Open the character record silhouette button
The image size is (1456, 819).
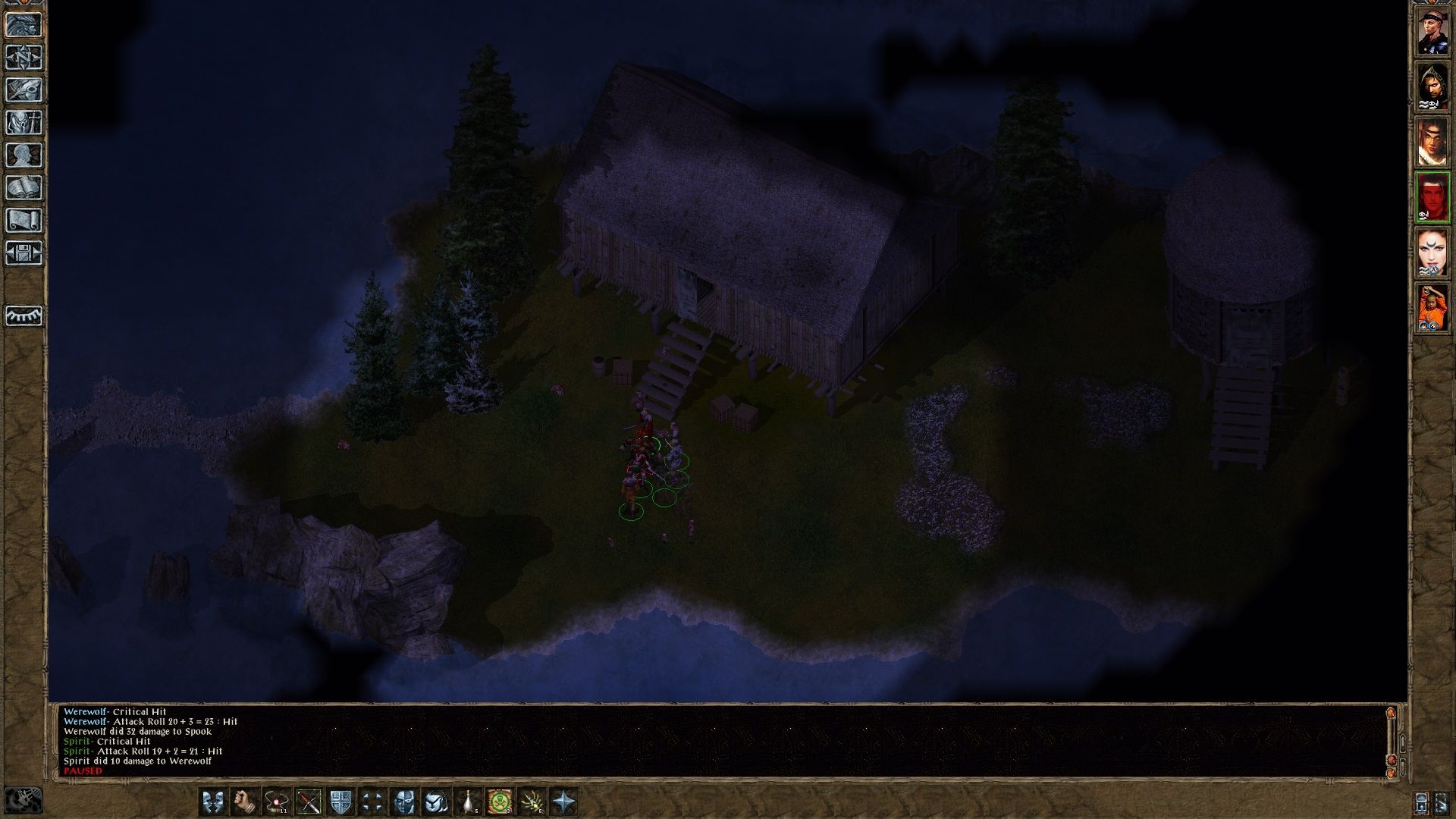[24, 155]
